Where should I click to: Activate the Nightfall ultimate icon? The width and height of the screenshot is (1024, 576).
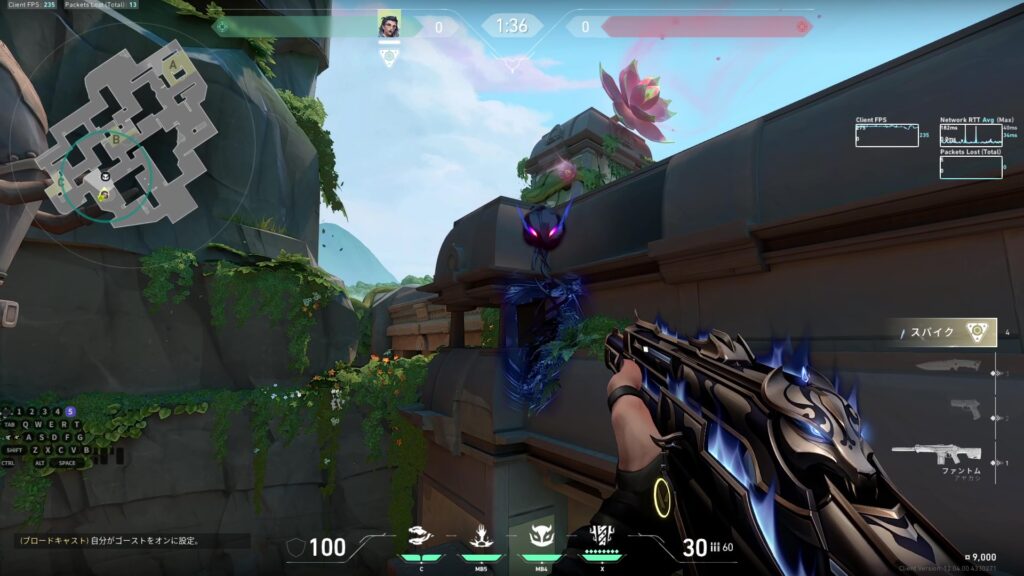point(602,536)
